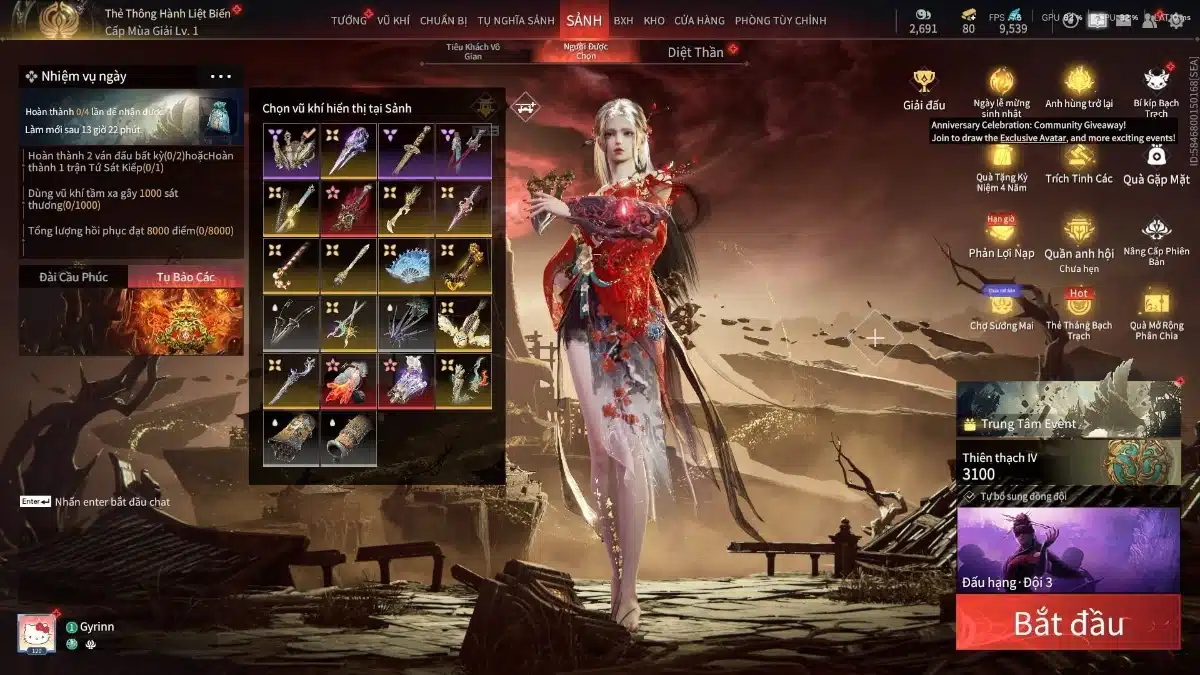Image resolution: width=1200 pixels, height=675 pixels.
Task: Open the daily mission three-dots menu
Action: 220,77
